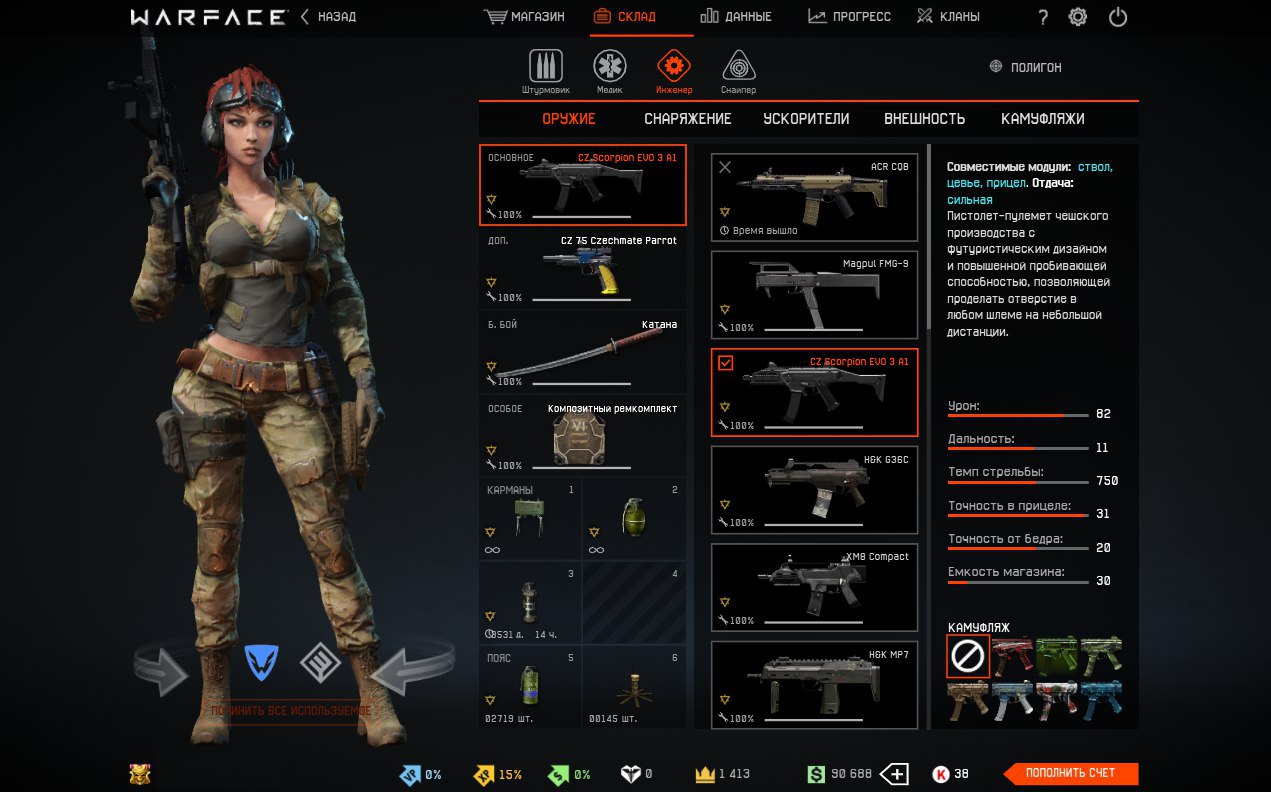
Task: Select the no-camouflage swatch
Action: 968,656
